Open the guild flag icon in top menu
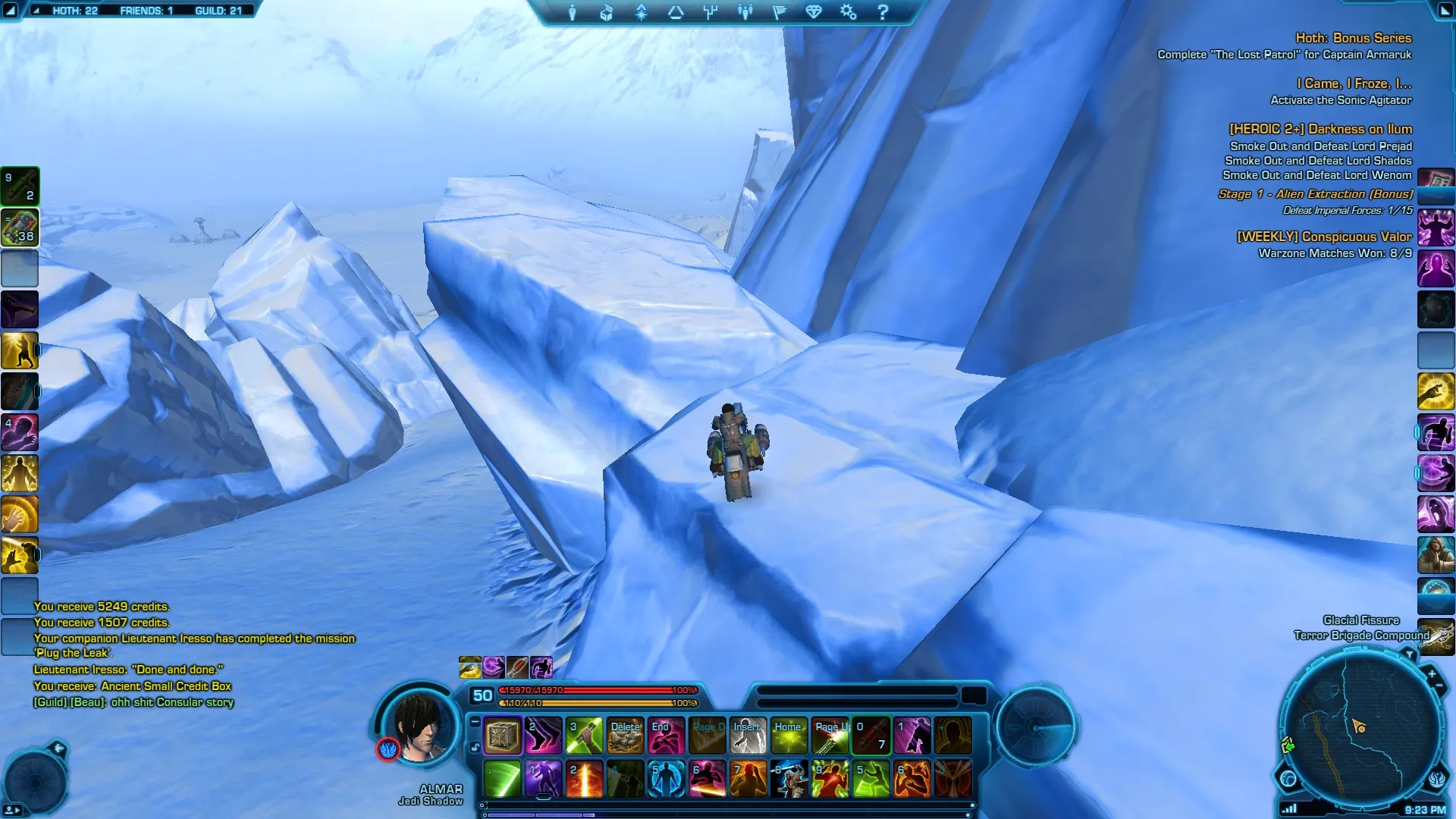This screenshot has height=819, width=1456. (779, 12)
